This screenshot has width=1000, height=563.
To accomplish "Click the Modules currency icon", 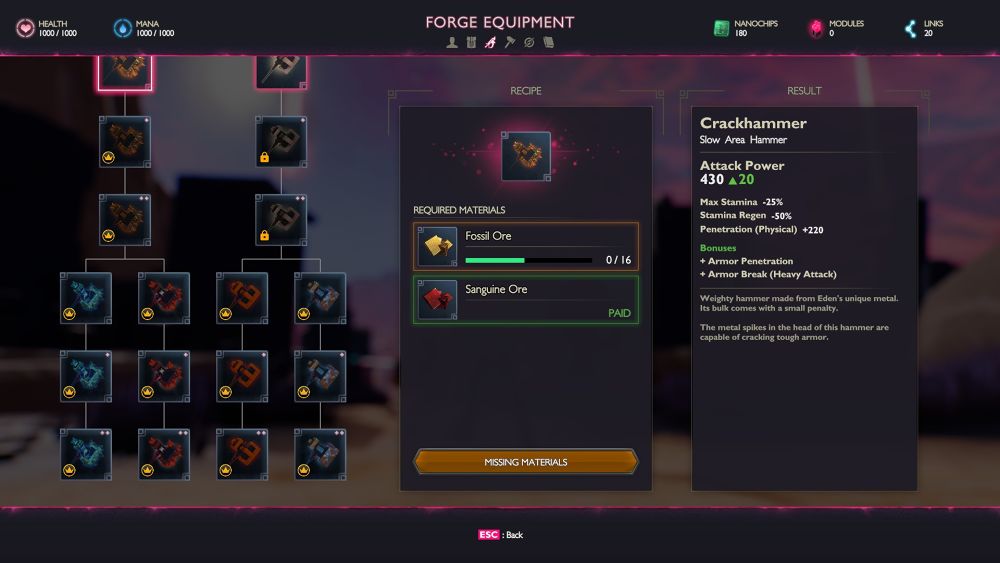I will [816, 29].
